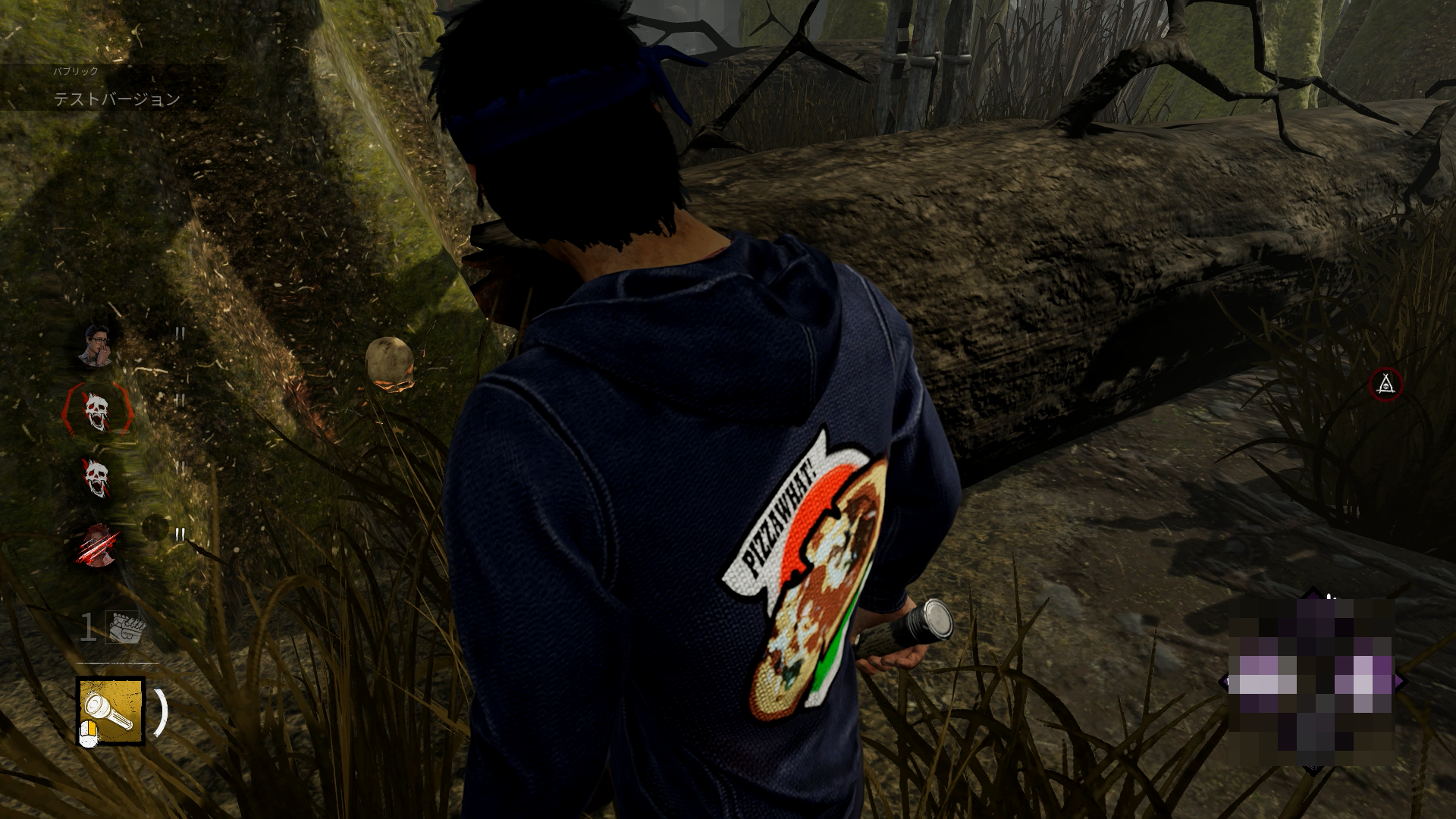Click the red killer warning emblem on the right

pyautogui.click(x=1388, y=385)
